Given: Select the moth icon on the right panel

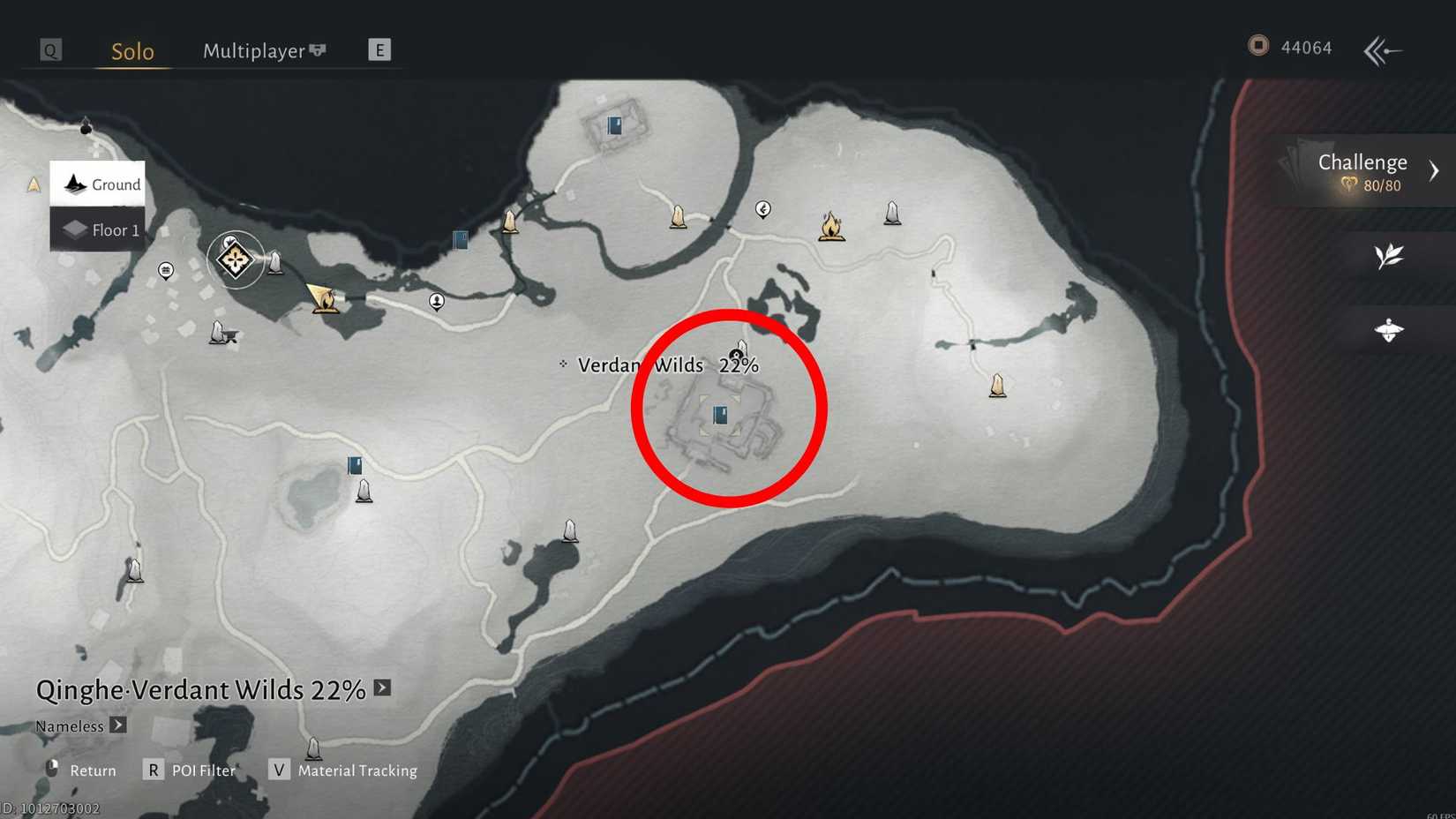Looking at the screenshot, I should pyautogui.click(x=1391, y=327).
